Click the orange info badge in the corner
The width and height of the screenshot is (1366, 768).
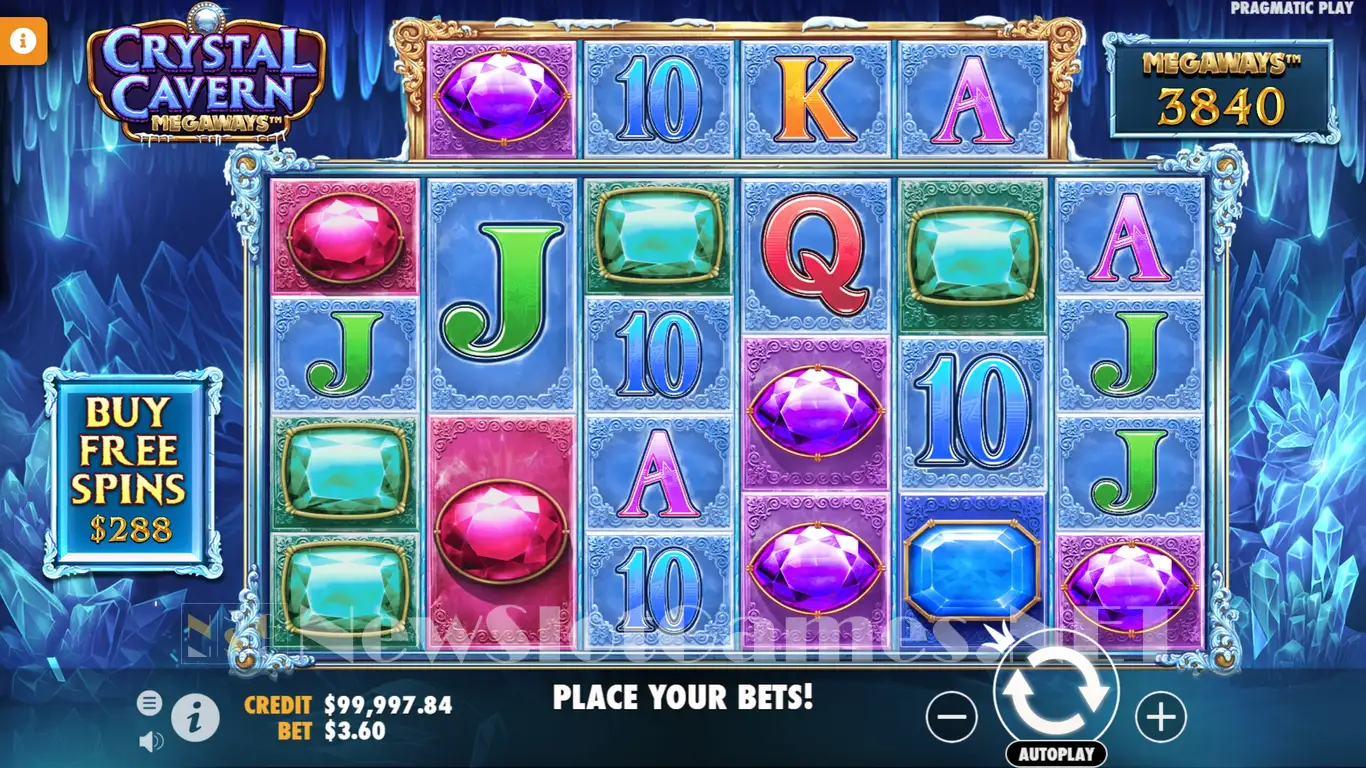click(24, 41)
